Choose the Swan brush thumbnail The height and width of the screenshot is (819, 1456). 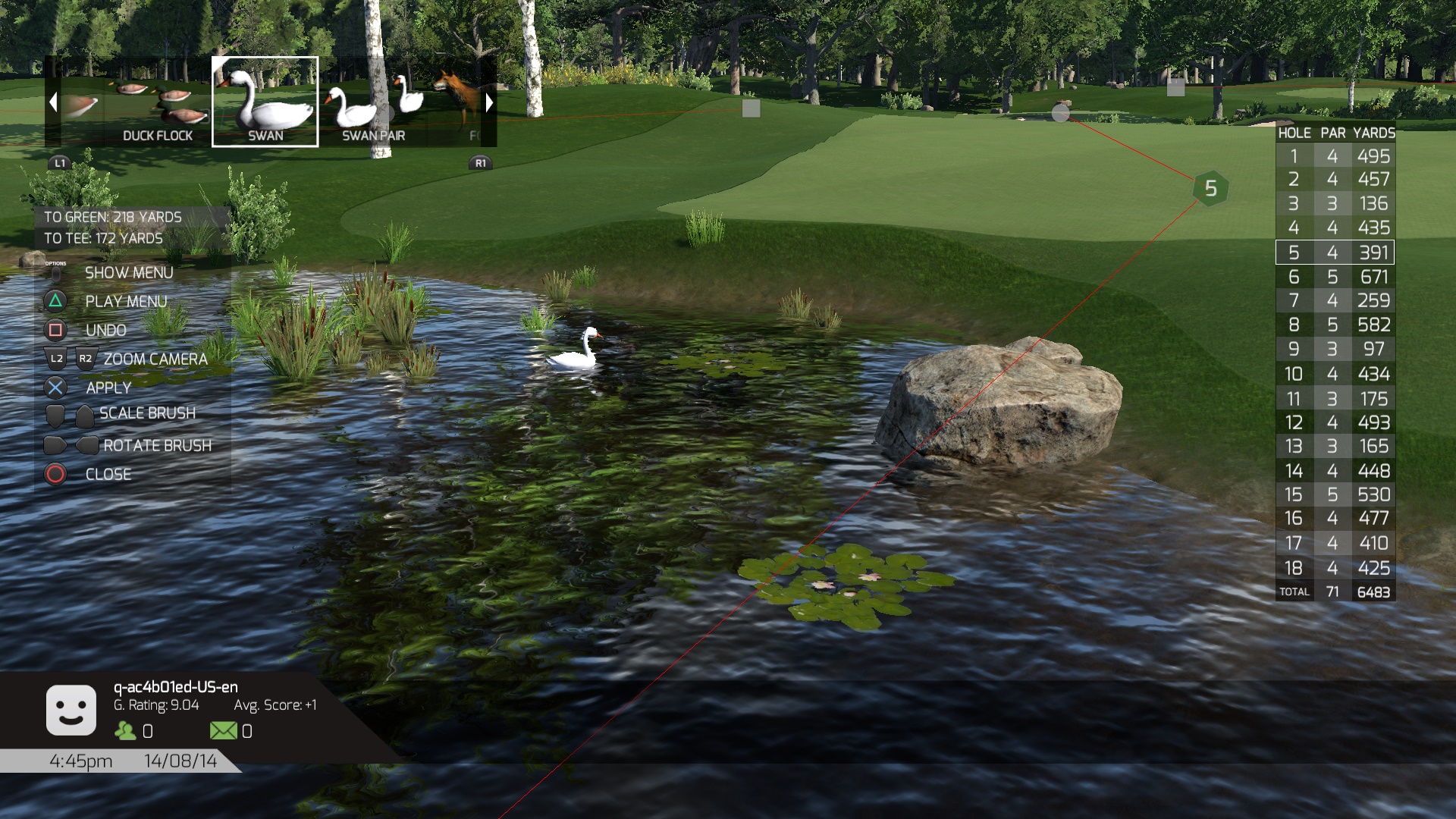pos(265,102)
